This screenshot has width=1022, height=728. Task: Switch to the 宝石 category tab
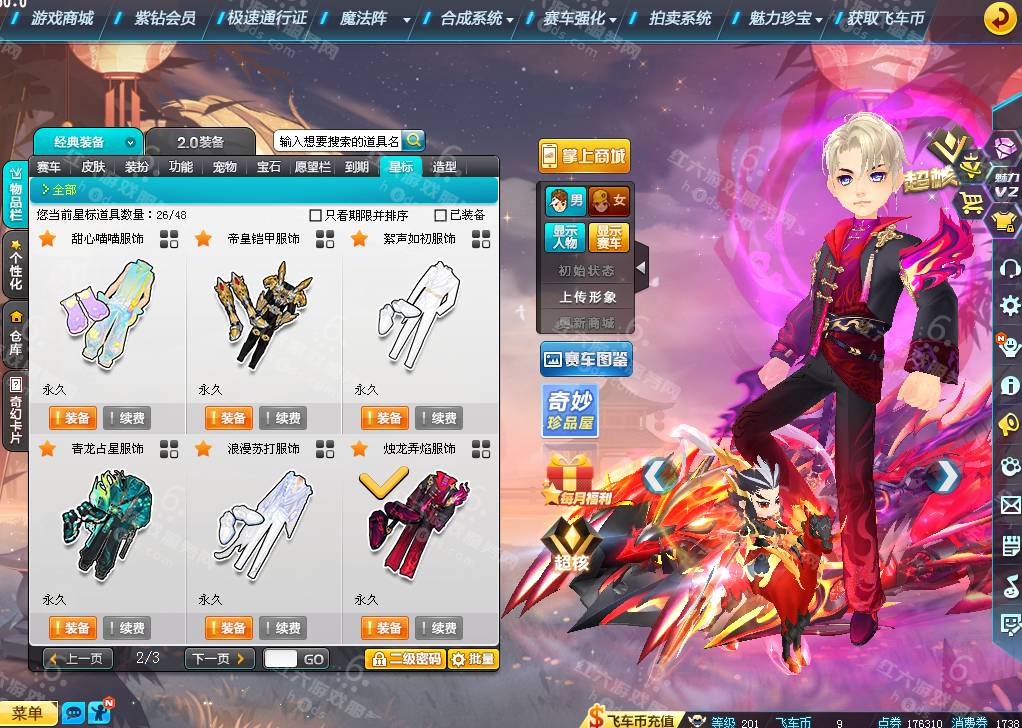(269, 167)
